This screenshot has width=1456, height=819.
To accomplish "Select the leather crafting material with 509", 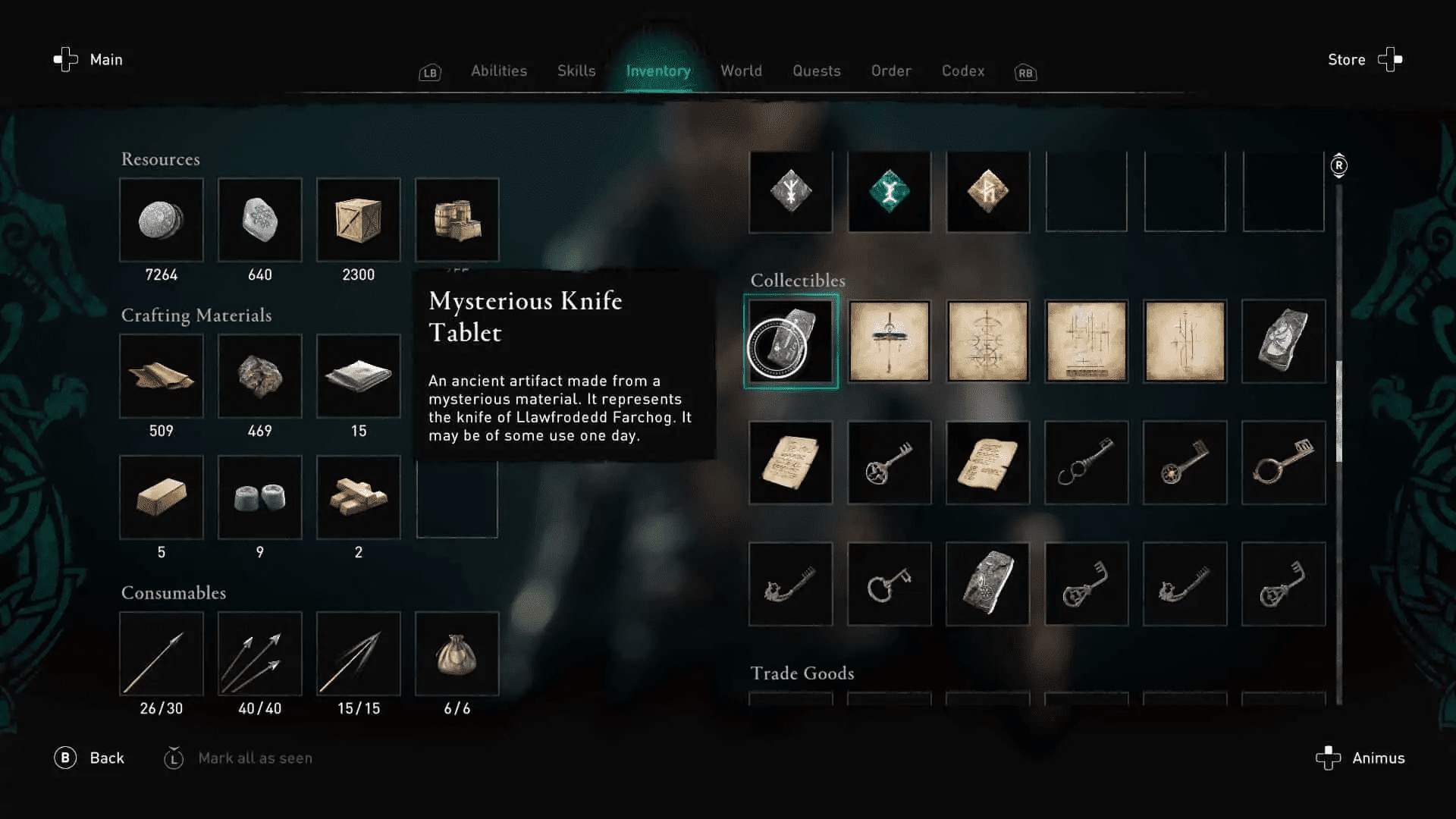I will click(x=161, y=376).
